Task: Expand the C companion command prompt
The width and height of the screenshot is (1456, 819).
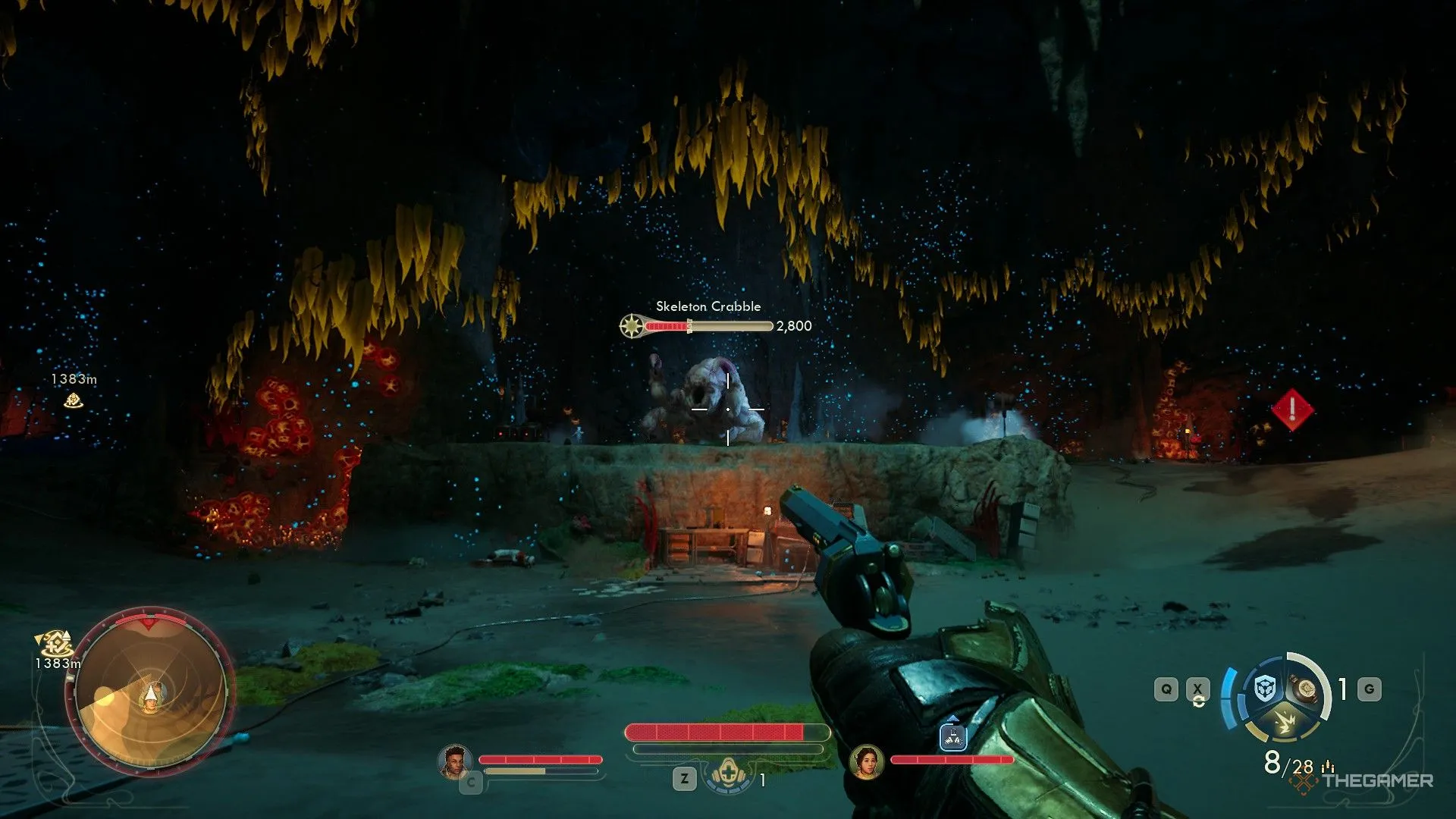Action: coord(472,782)
